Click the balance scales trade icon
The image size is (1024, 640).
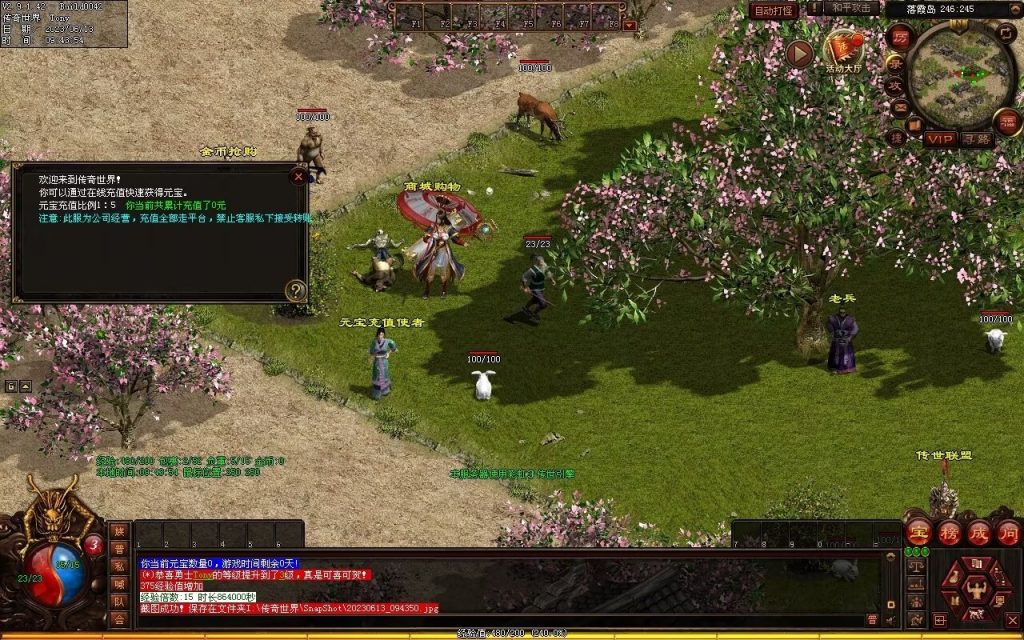pos(914,567)
